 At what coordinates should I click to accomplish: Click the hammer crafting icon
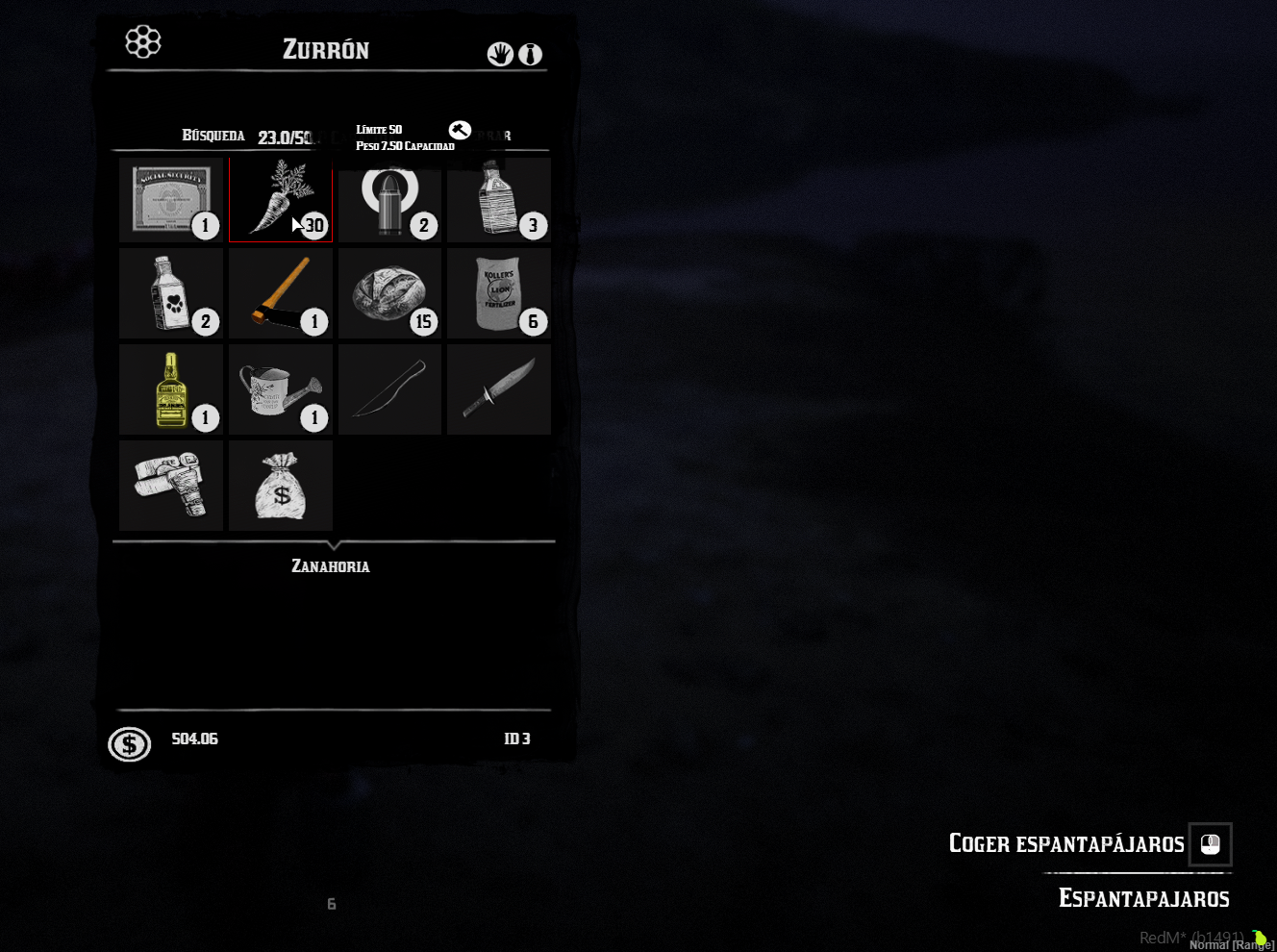pyautogui.click(x=460, y=130)
